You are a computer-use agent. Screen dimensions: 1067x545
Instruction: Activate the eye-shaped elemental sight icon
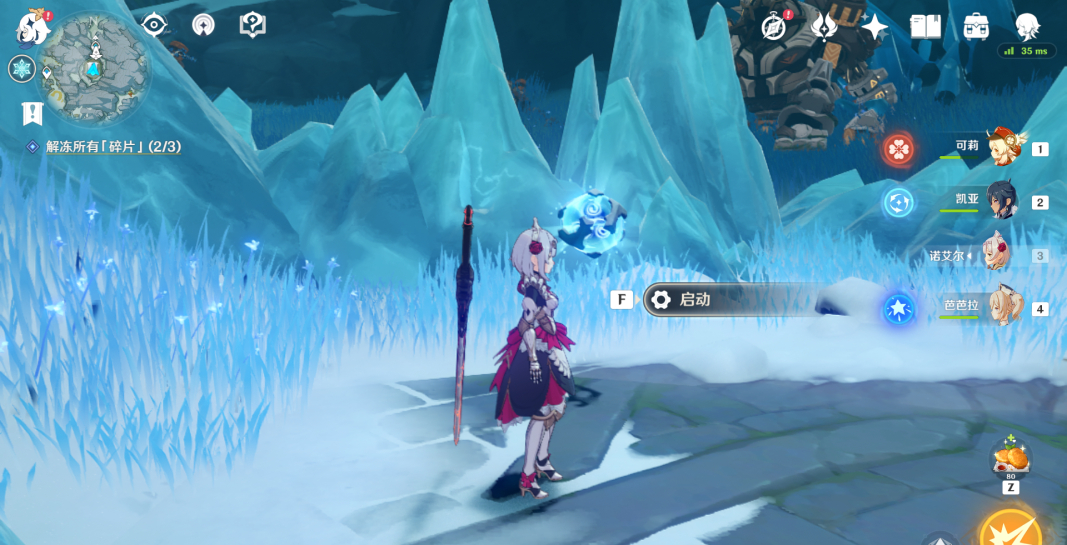click(154, 25)
